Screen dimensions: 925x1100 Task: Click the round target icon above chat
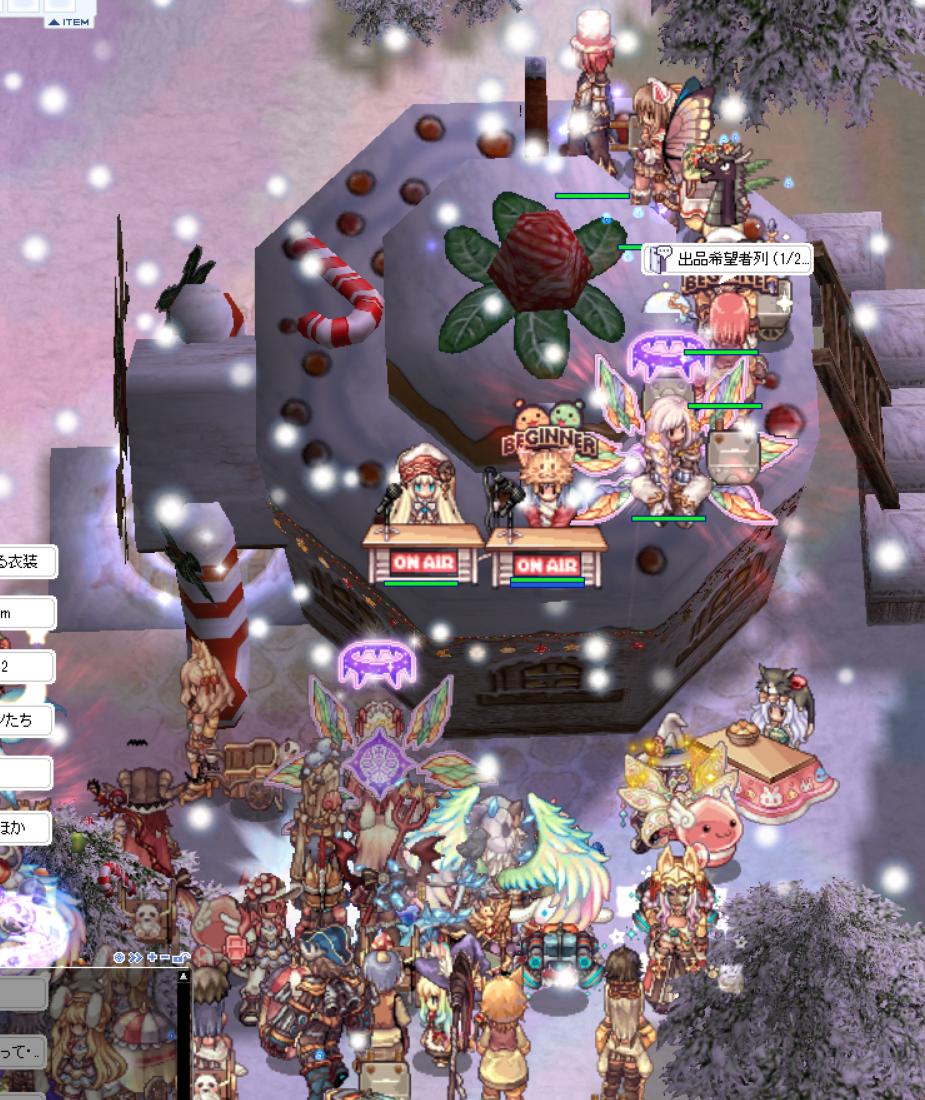(119, 957)
